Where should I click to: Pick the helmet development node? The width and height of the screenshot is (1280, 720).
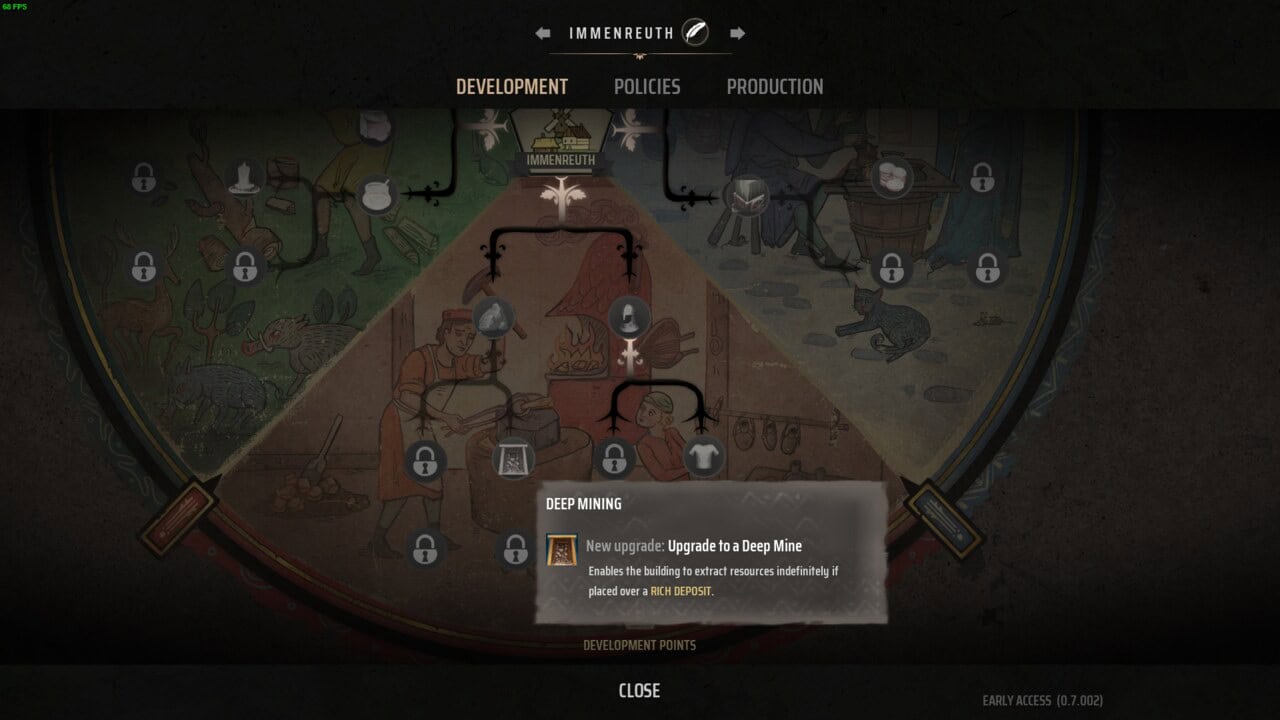pyautogui.click(x=629, y=317)
